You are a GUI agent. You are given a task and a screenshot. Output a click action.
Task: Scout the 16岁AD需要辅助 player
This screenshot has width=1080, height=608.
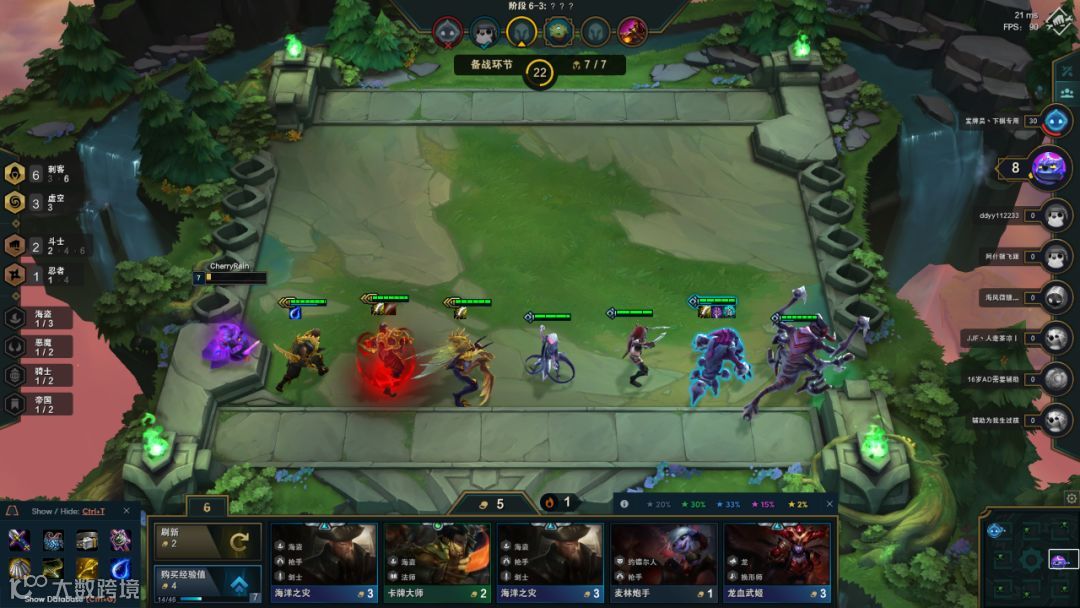[x=1055, y=379]
